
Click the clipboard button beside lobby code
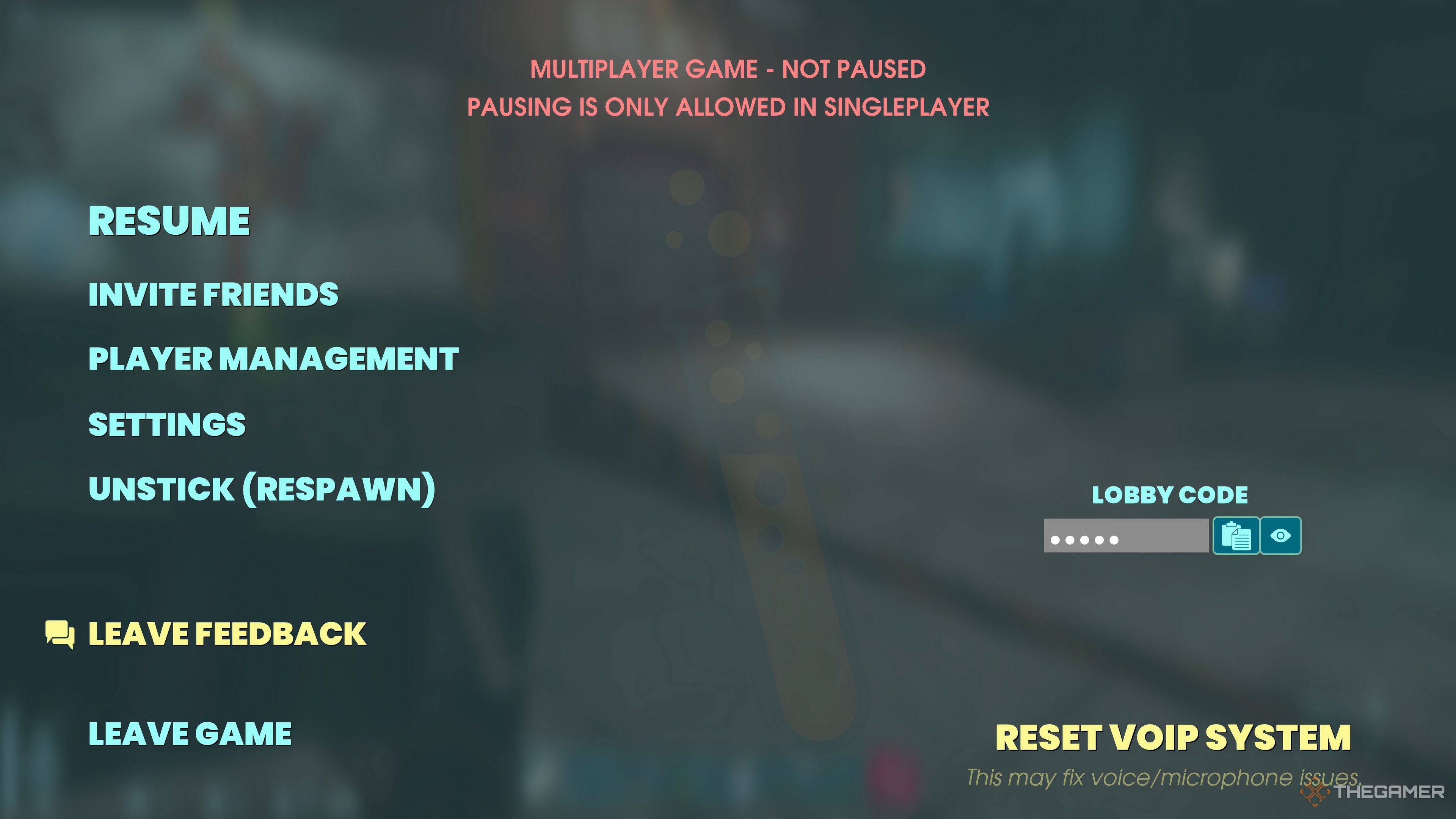[x=1237, y=536]
